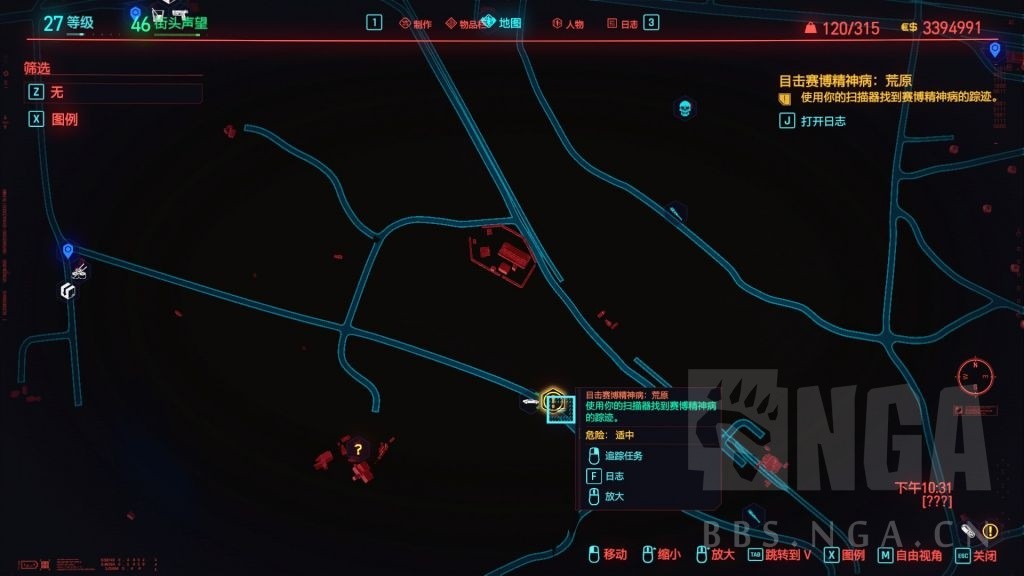Click 缩小 zoom out in bottom bar

(668, 555)
